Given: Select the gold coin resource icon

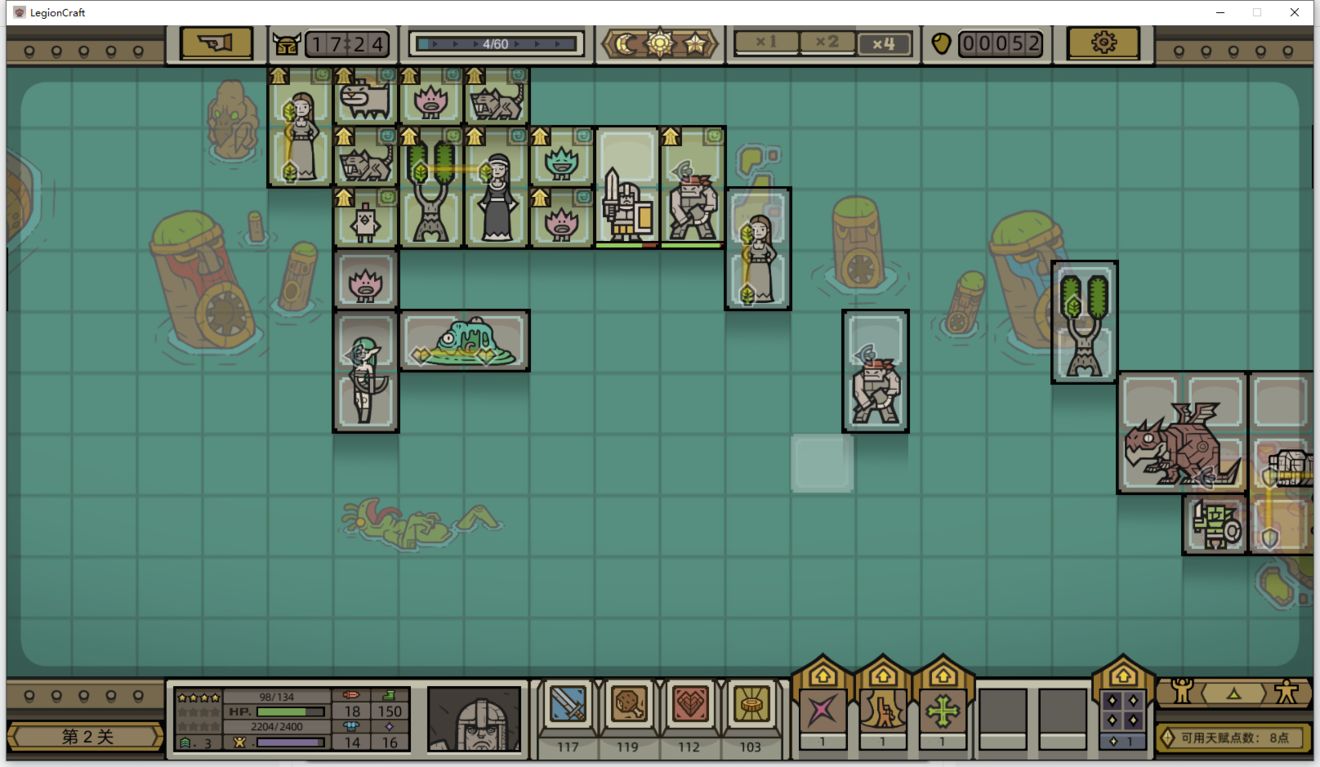Looking at the screenshot, I should point(750,706).
